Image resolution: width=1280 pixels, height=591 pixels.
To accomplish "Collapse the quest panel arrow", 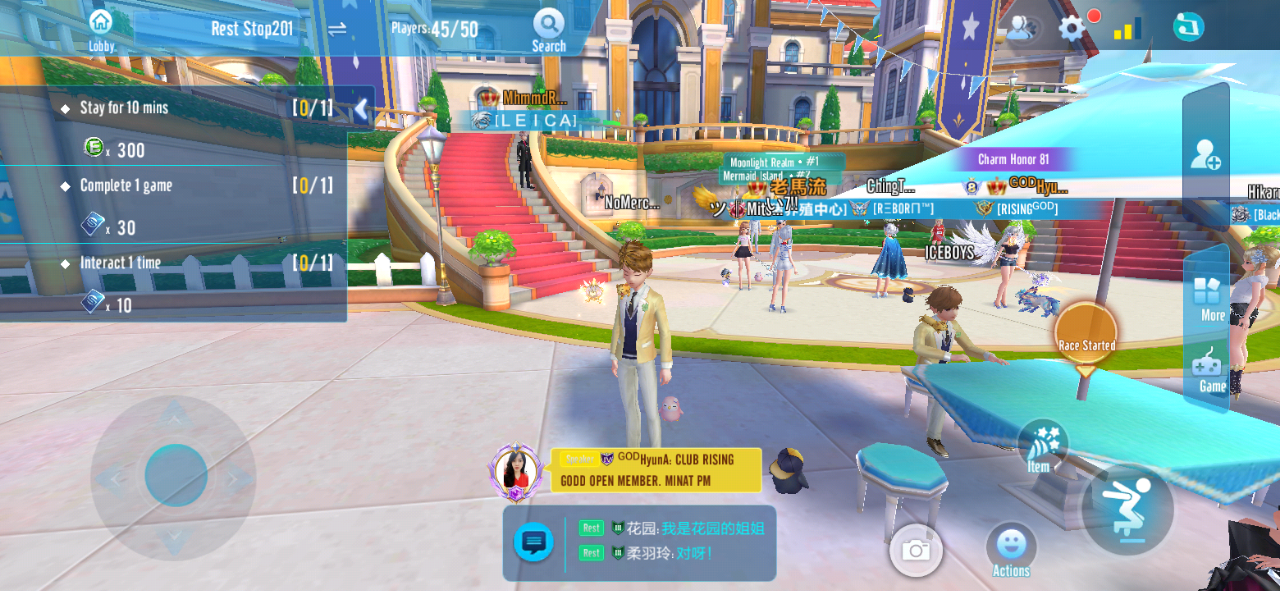I will (x=362, y=109).
